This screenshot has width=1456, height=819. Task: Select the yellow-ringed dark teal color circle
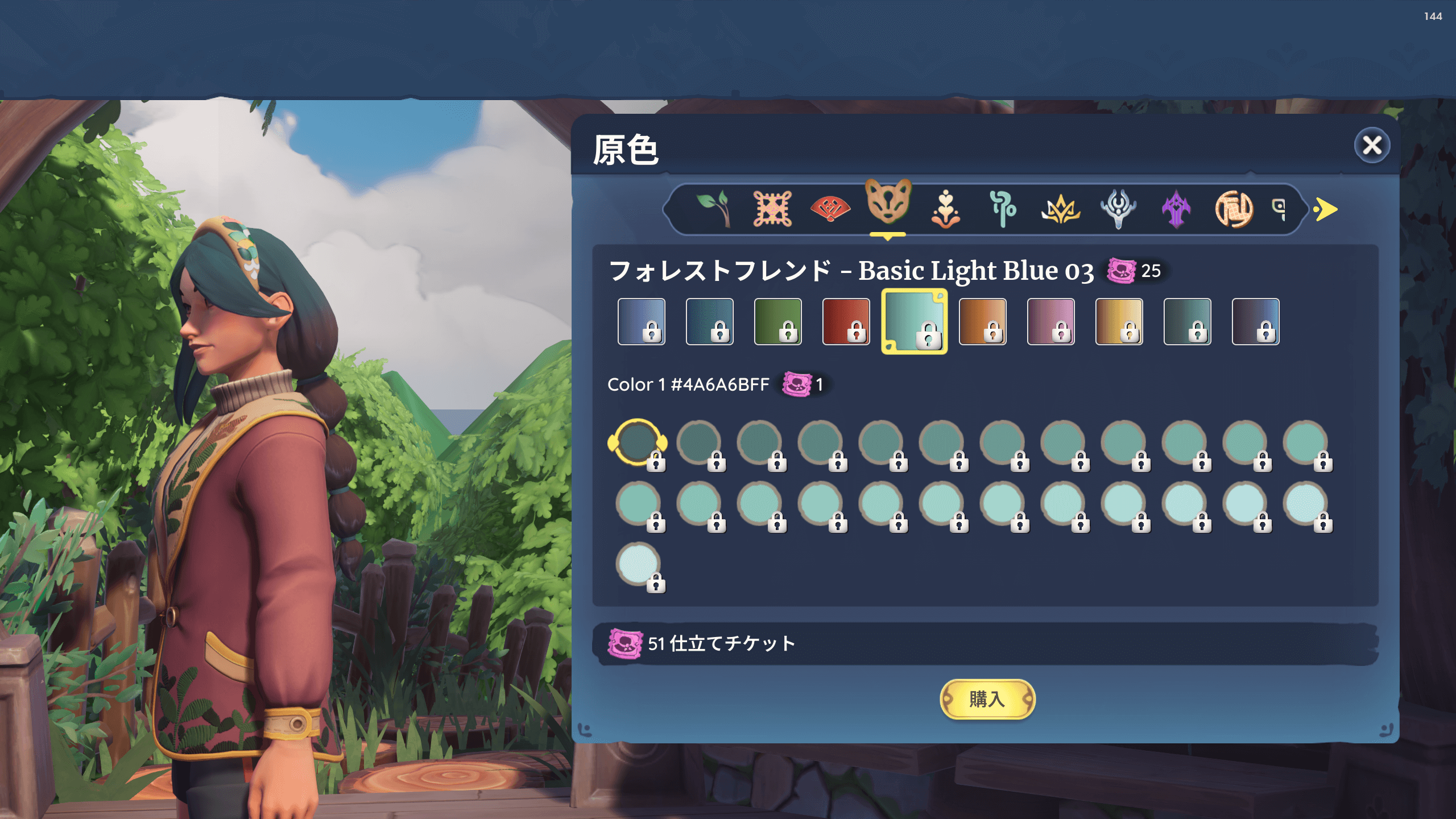pyautogui.click(x=637, y=442)
